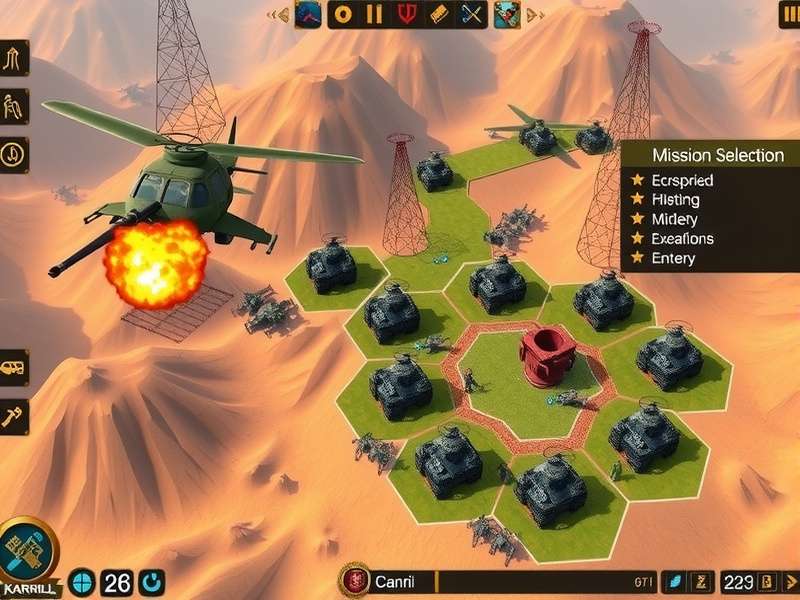The height and width of the screenshot is (600, 800).
Task: Click the right double-arrow beside top toolbar
Action: 534,14
